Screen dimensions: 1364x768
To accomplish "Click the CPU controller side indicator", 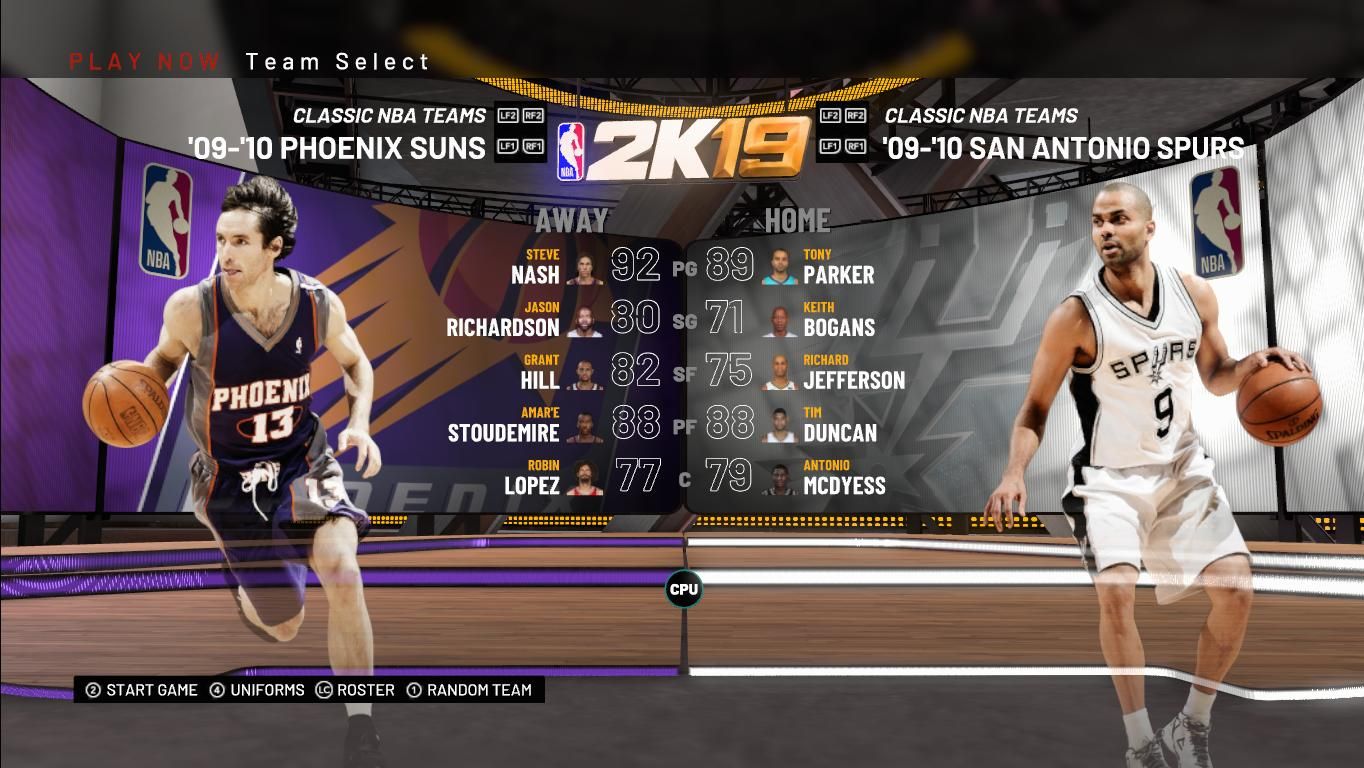I will click(x=684, y=589).
